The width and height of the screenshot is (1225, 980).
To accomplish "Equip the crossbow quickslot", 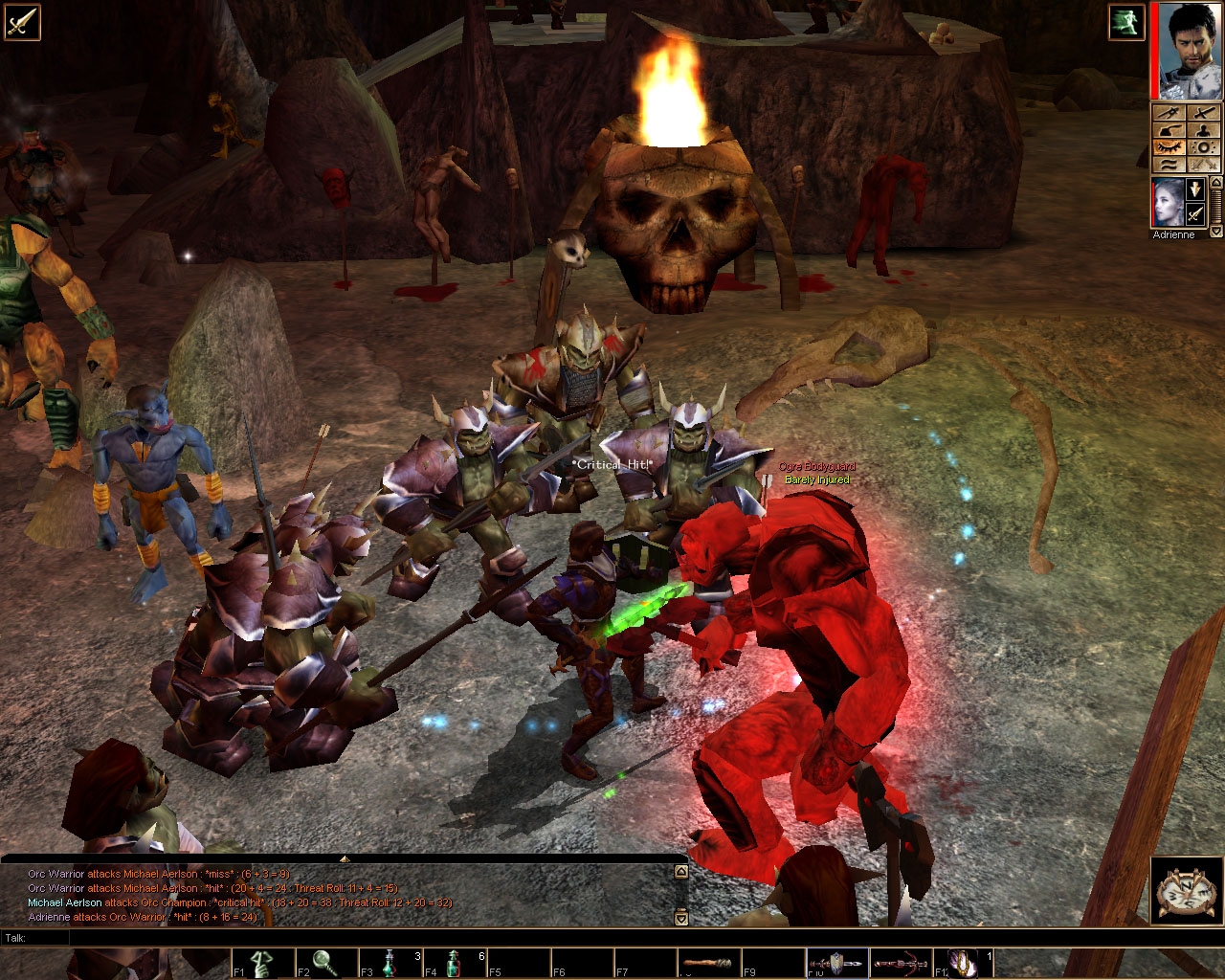I will point(900,963).
